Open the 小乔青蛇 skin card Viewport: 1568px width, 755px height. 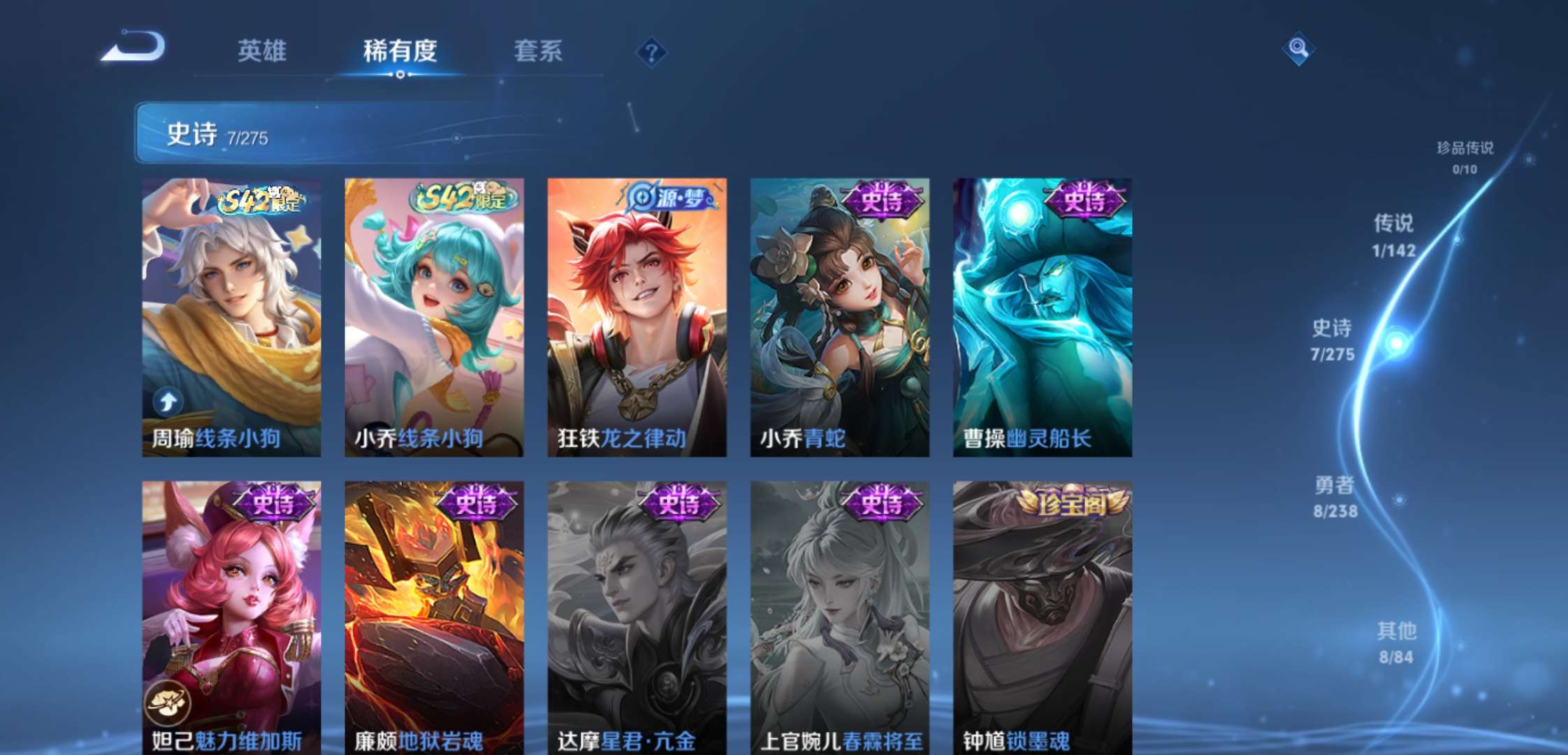point(837,315)
